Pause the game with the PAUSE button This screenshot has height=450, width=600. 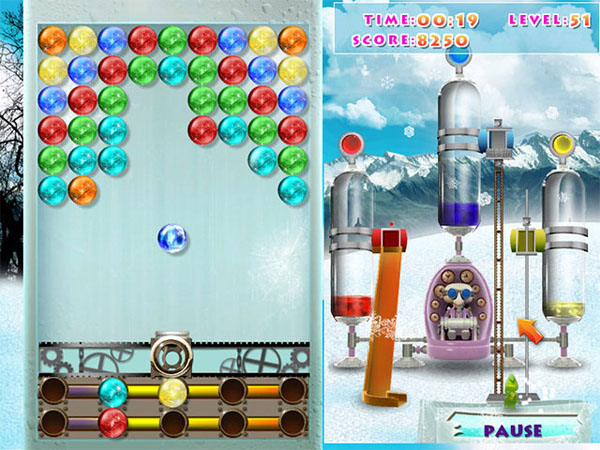[511, 431]
